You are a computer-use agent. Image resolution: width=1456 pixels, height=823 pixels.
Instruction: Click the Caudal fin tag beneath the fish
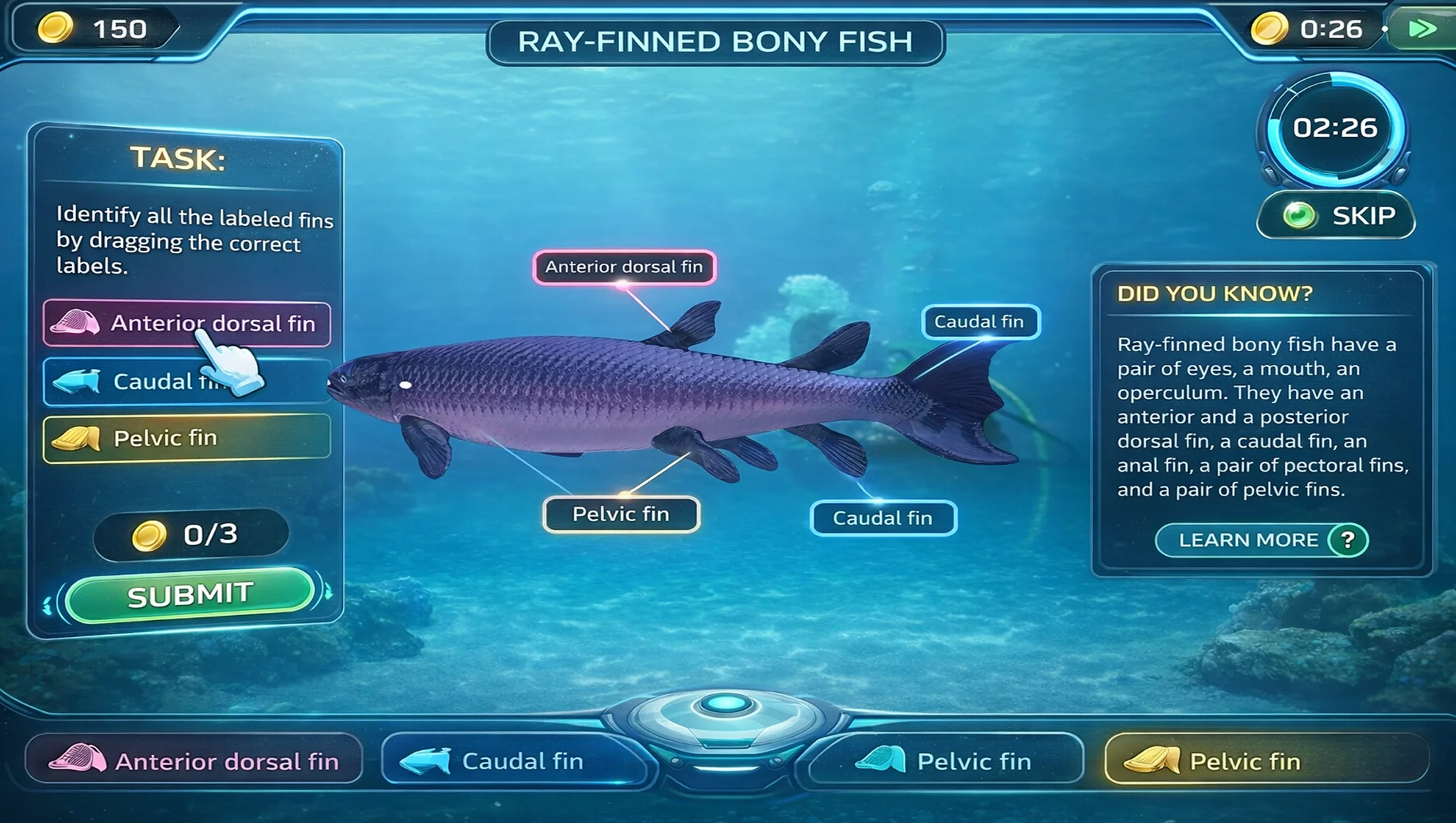click(x=883, y=518)
